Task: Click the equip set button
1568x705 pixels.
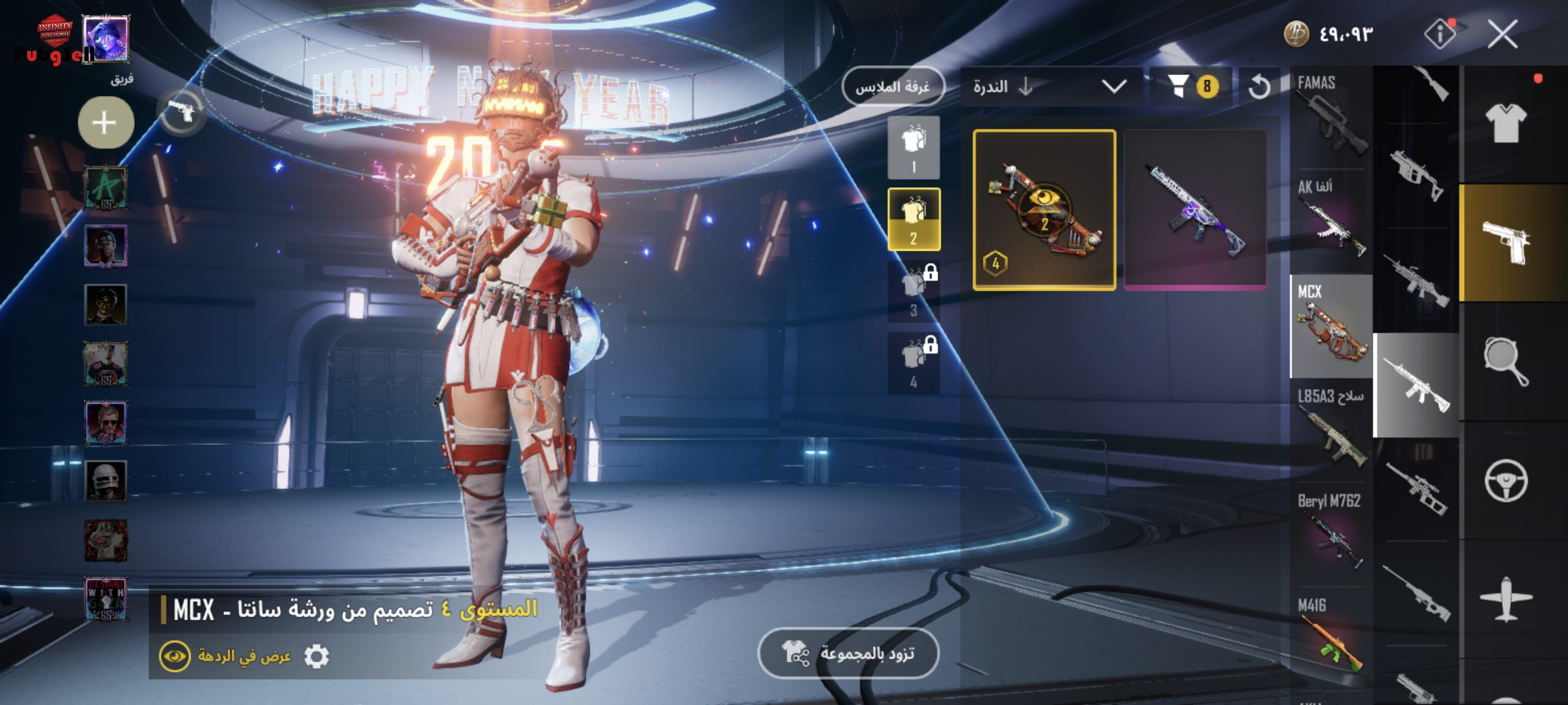Action: (848, 654)
